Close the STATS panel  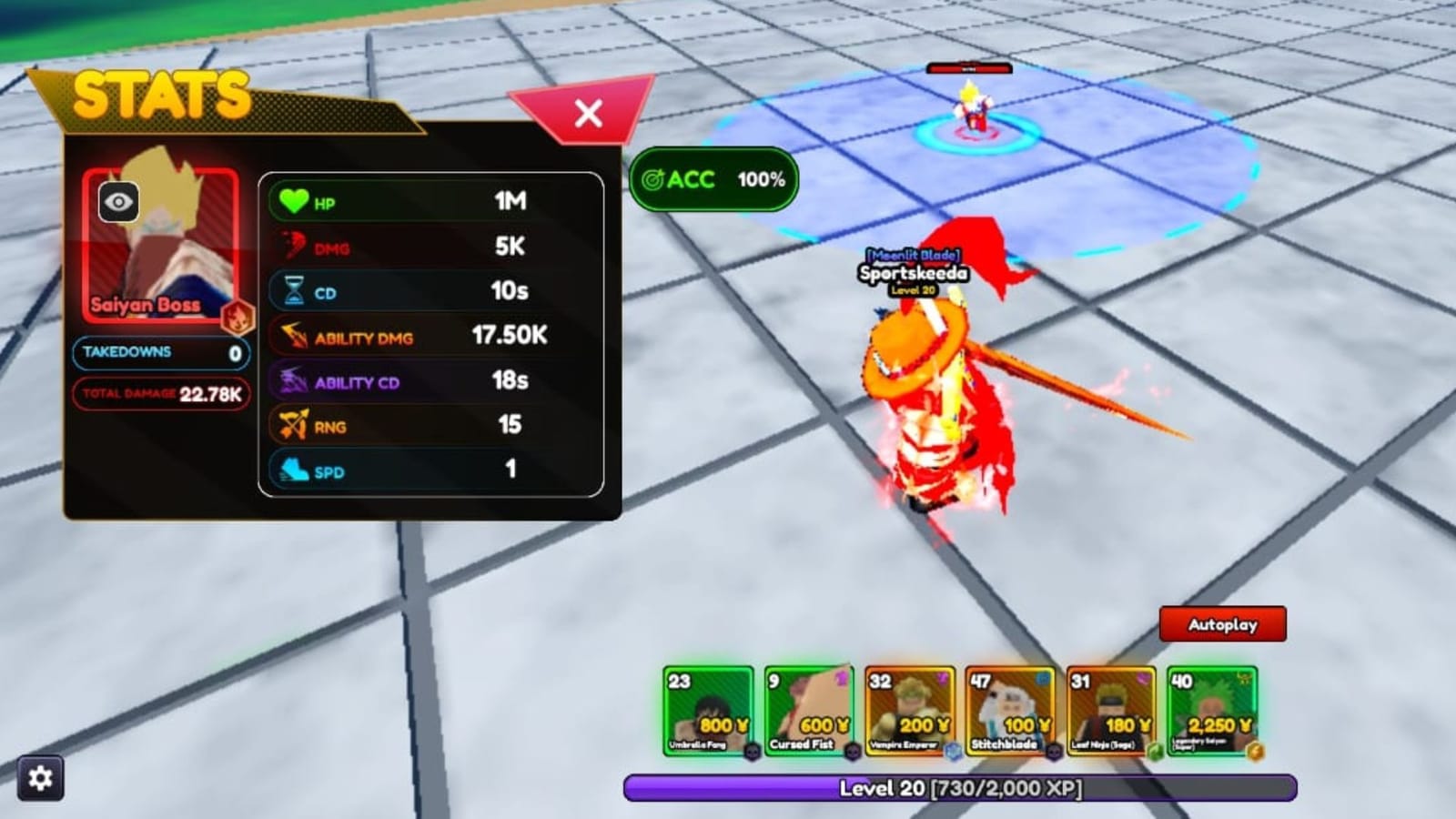coord(588,112)
